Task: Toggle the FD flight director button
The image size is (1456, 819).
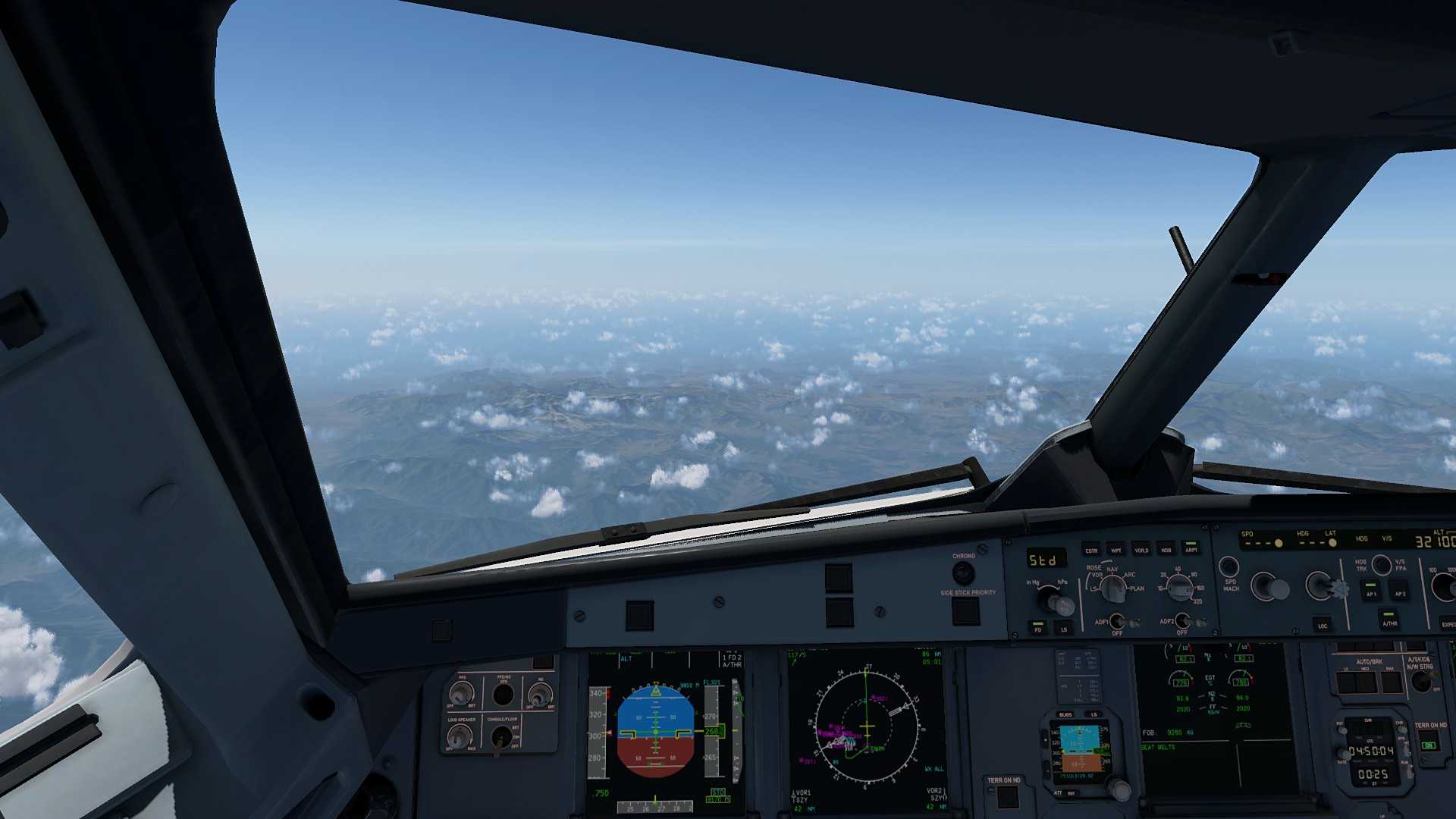Action: point(1038,627)
